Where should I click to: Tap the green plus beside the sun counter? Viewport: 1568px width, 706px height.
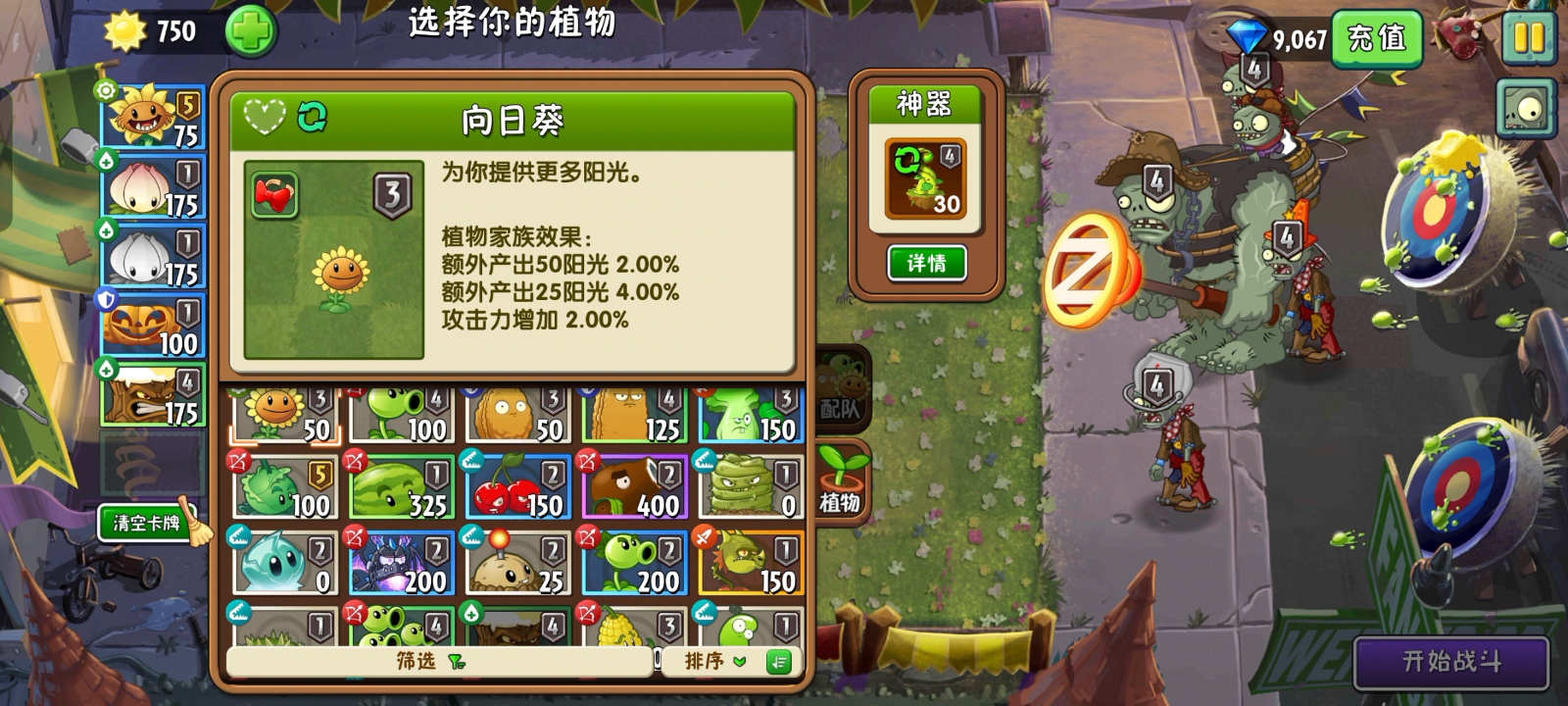(x=250, y=31)
